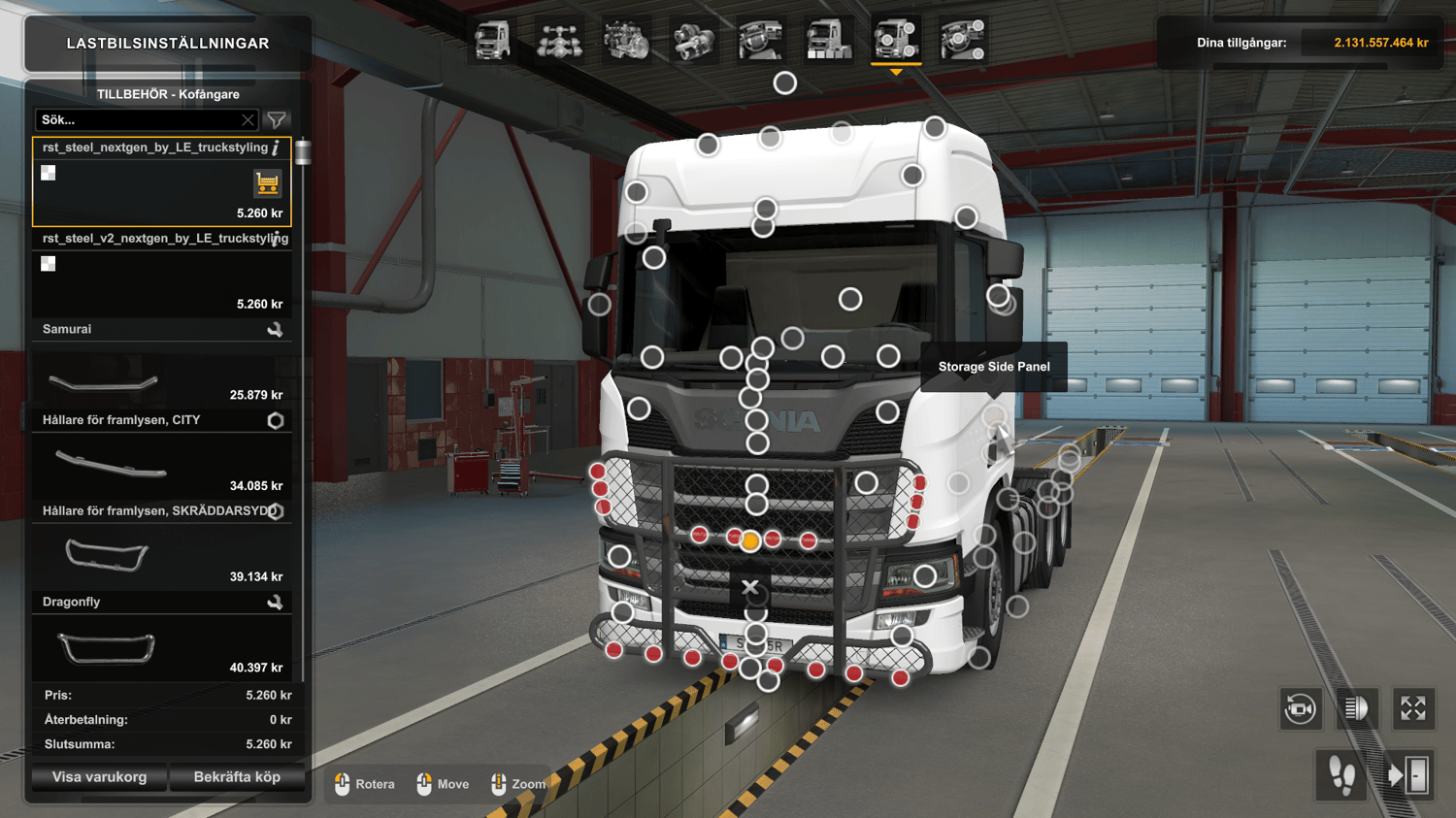Screen dimensions: 1456x818
Task: Enter walk-around mode with footprints icon
Action: pos(1342,775)
